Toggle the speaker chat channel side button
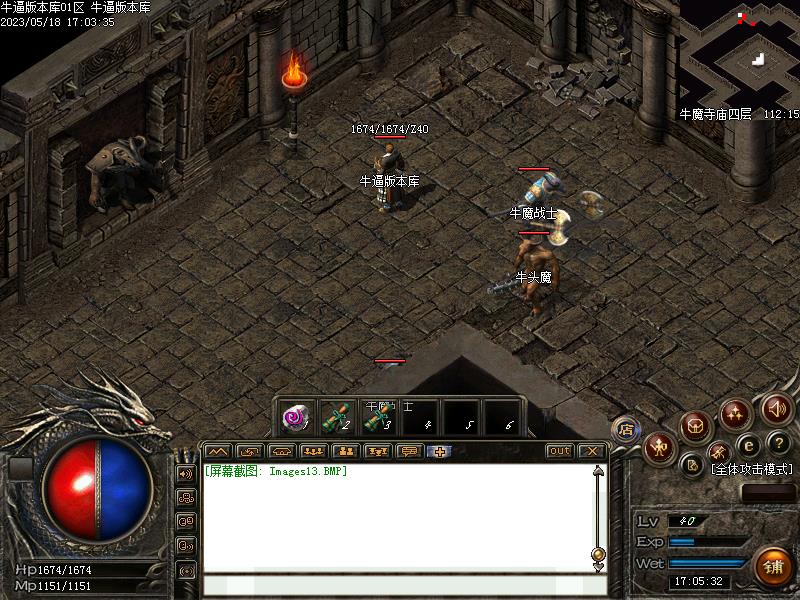This screenshot has width=800, height=600. (186, 473)
